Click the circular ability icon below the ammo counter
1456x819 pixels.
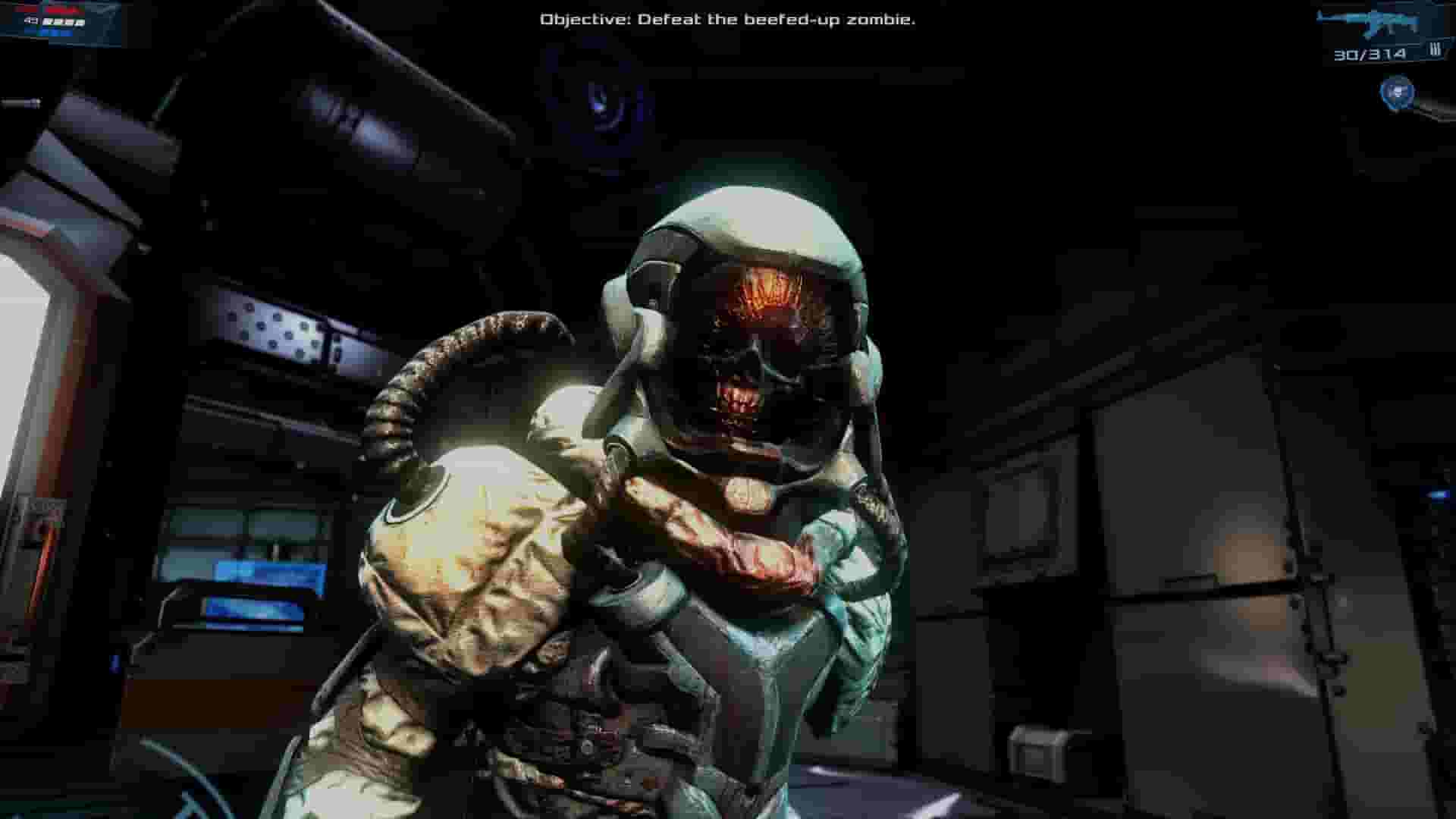(1397, 93)
